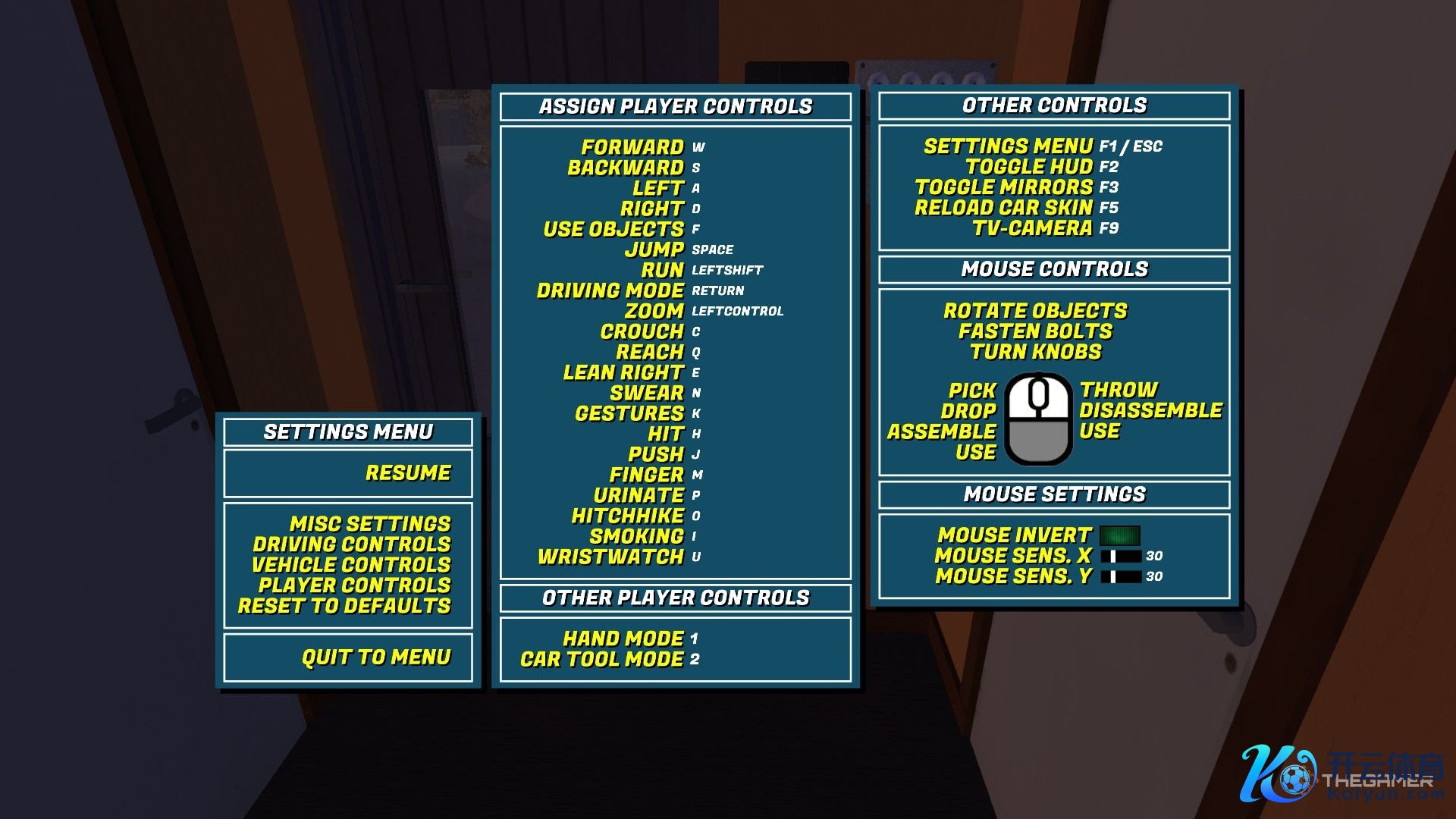Change the Hitchhike key binding

click(x=696, y=516)
